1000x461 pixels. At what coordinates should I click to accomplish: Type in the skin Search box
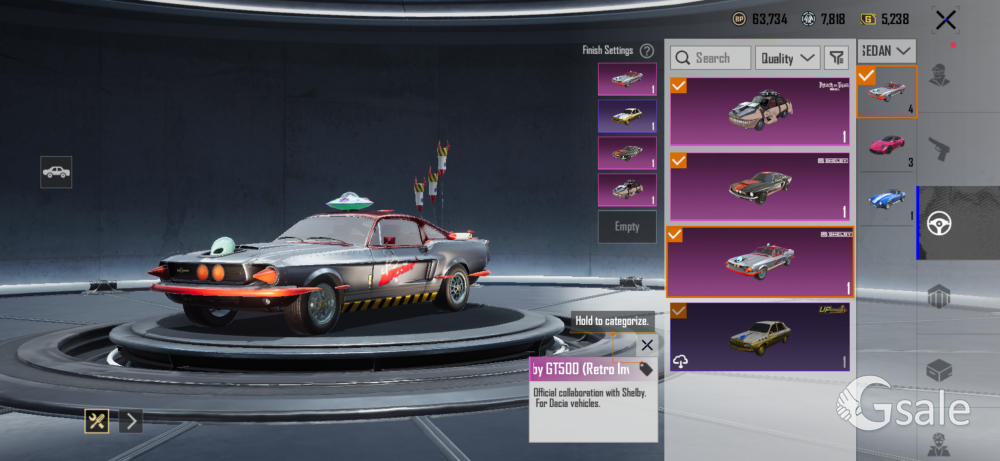pos(711,58)
